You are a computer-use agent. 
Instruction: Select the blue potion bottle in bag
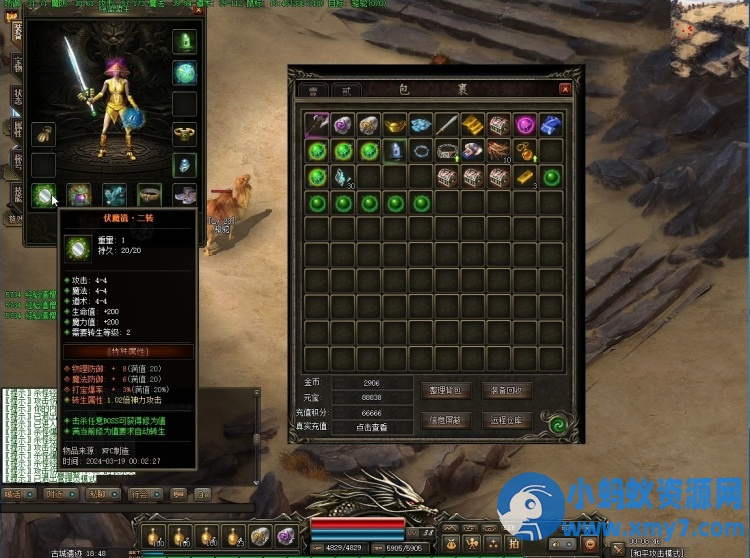point(395,151)
